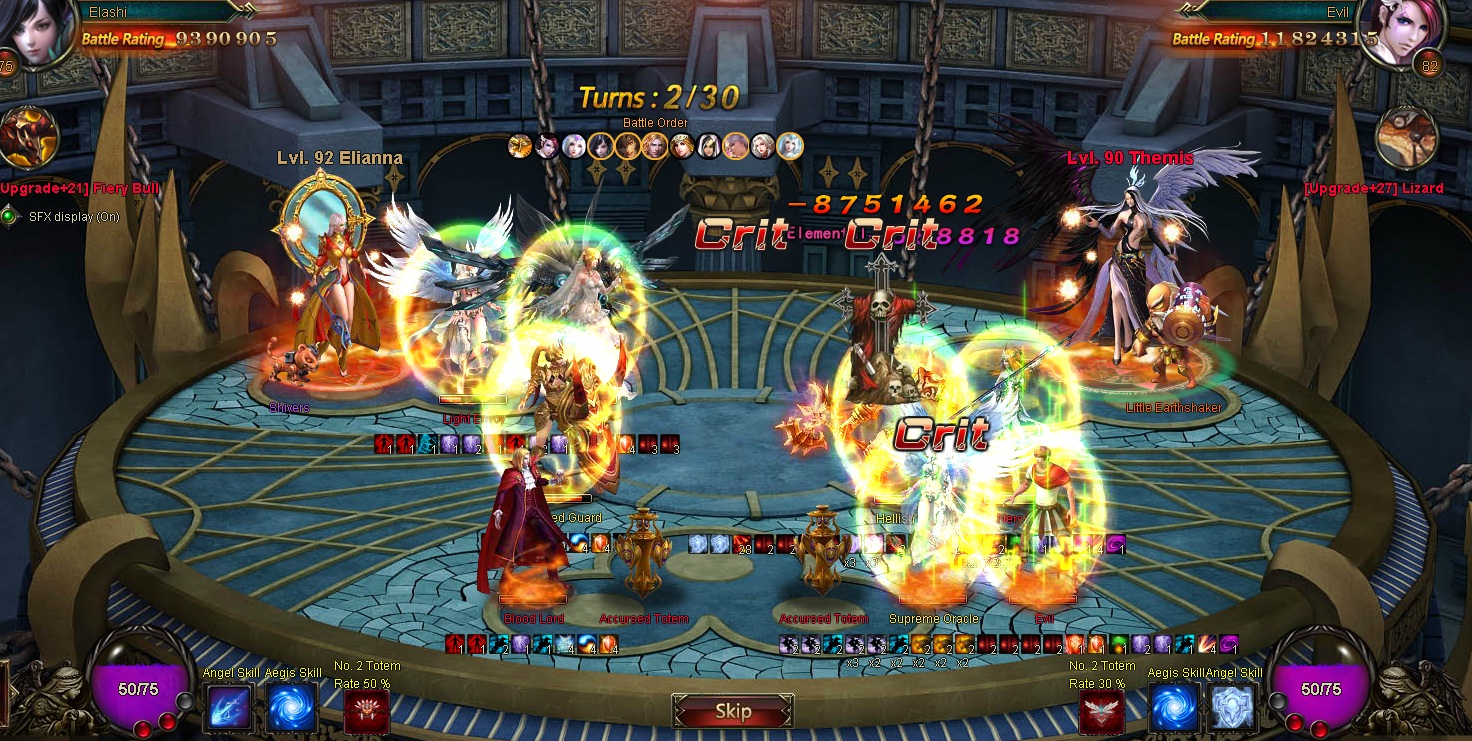The image size is (1472, 741).
Task: Select the Fiery Bull mount icon
Action: click(28, 138)
